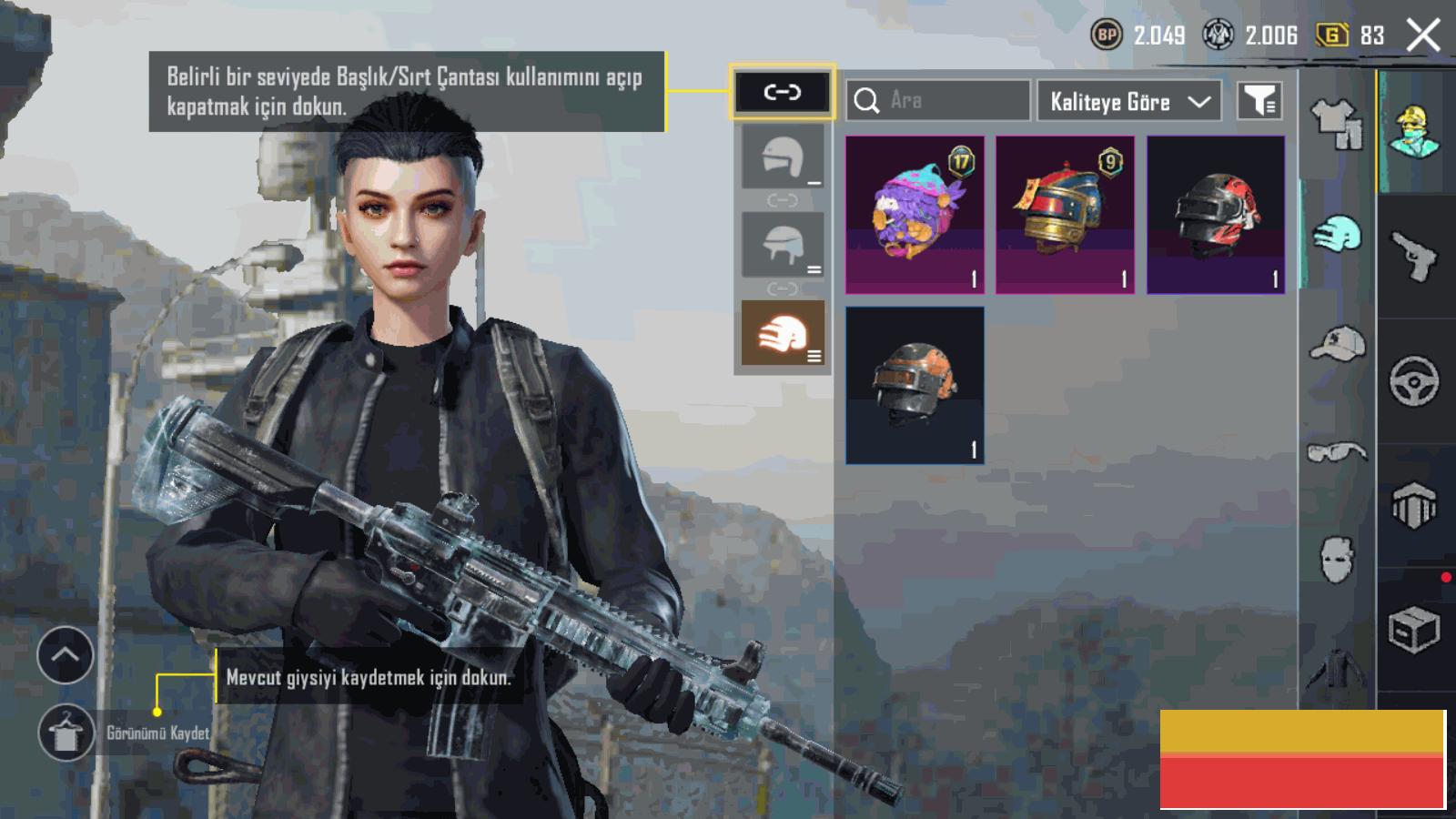The image size is (1456, 819).
Task: Open the filter funnel options
Action: pos(1259,101)
